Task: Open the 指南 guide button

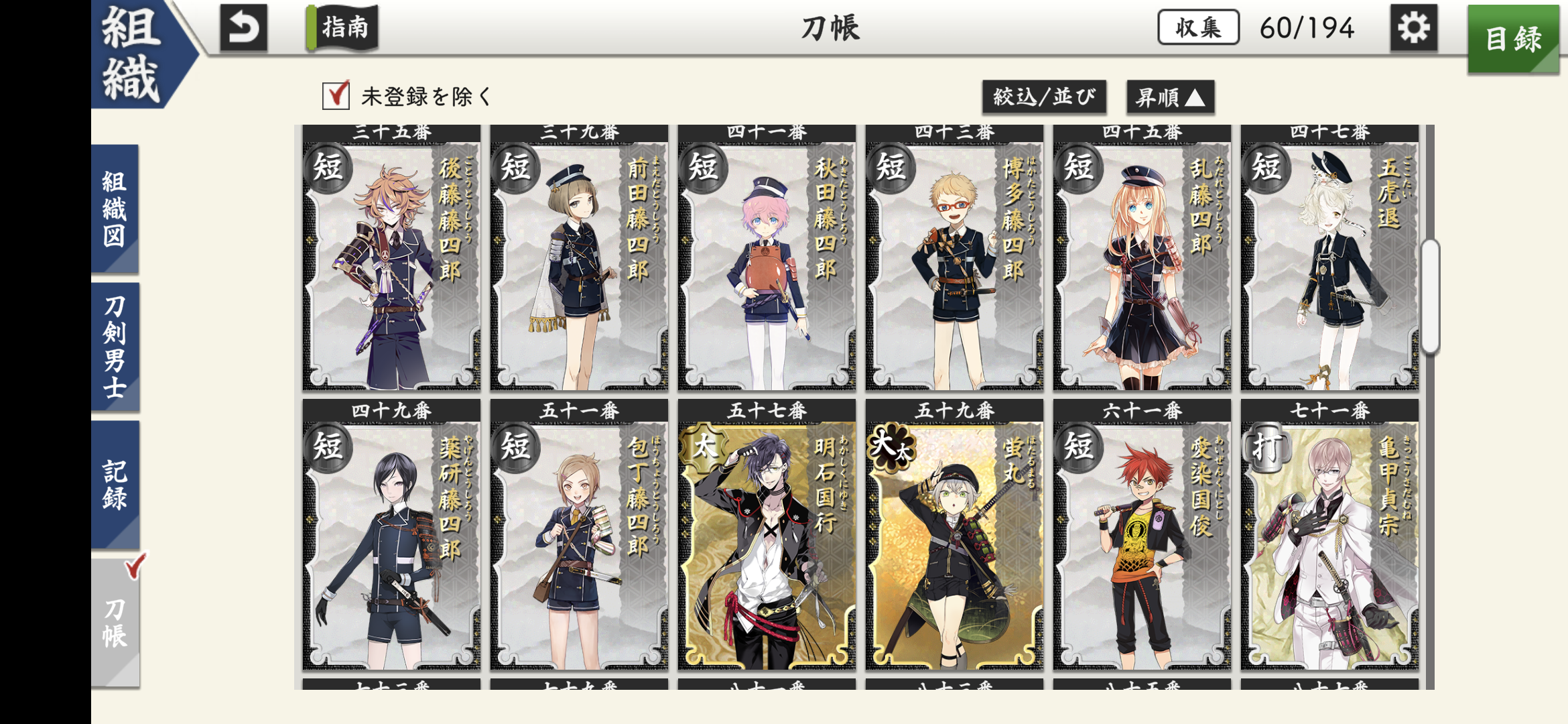Action: pyautogui.click(x=343, y=28)
